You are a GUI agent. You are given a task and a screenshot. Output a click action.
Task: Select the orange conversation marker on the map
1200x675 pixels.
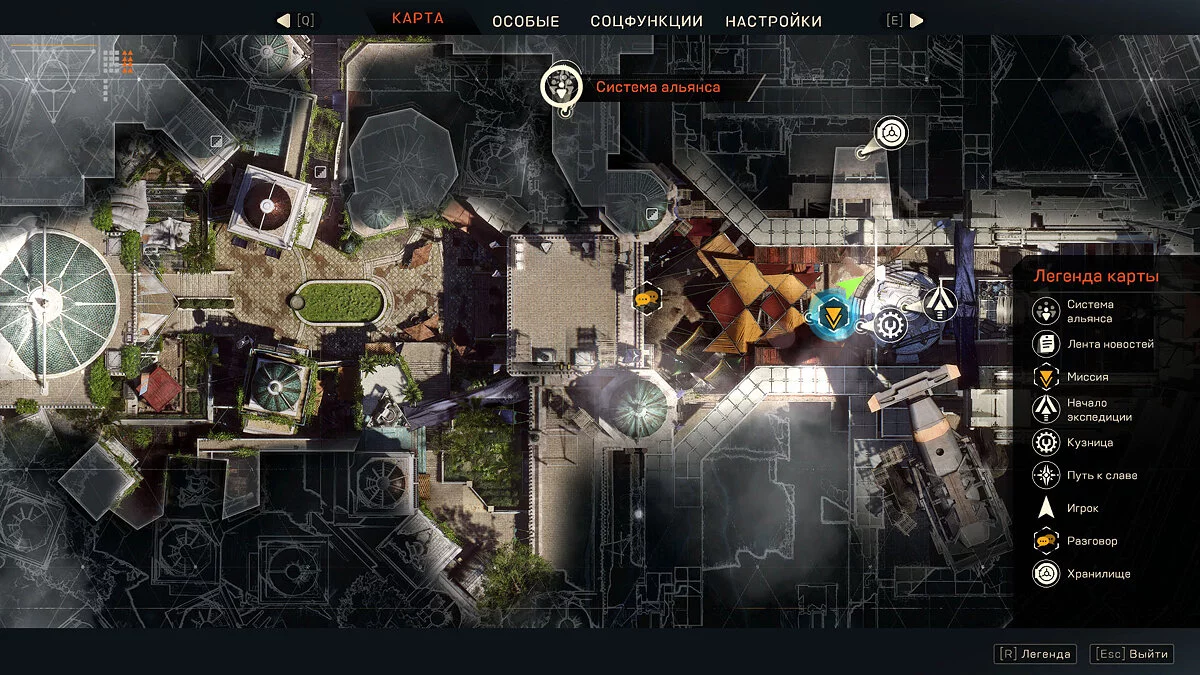click(647, 297)
